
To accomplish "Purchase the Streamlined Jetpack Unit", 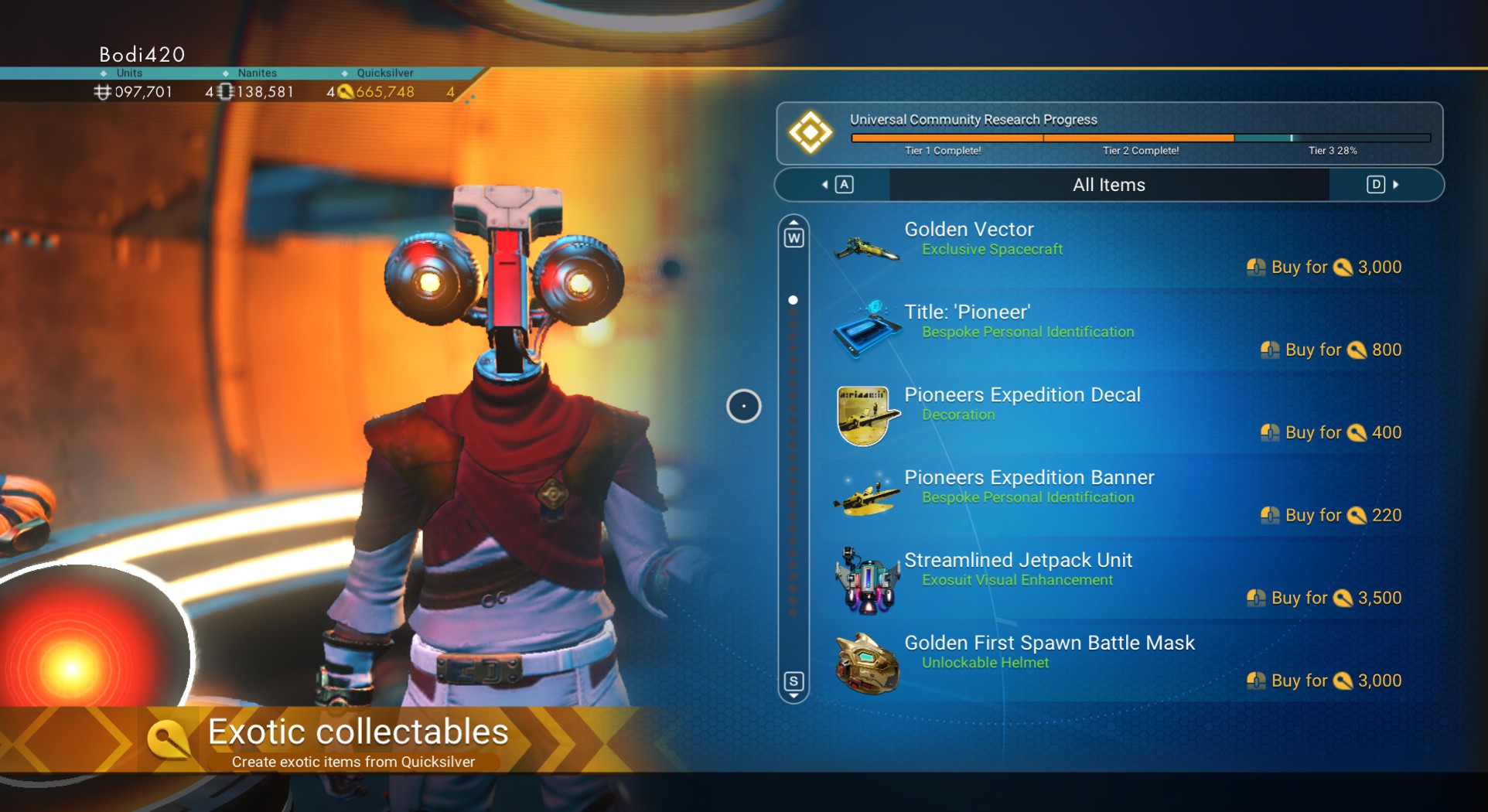I will point(1323,598).
